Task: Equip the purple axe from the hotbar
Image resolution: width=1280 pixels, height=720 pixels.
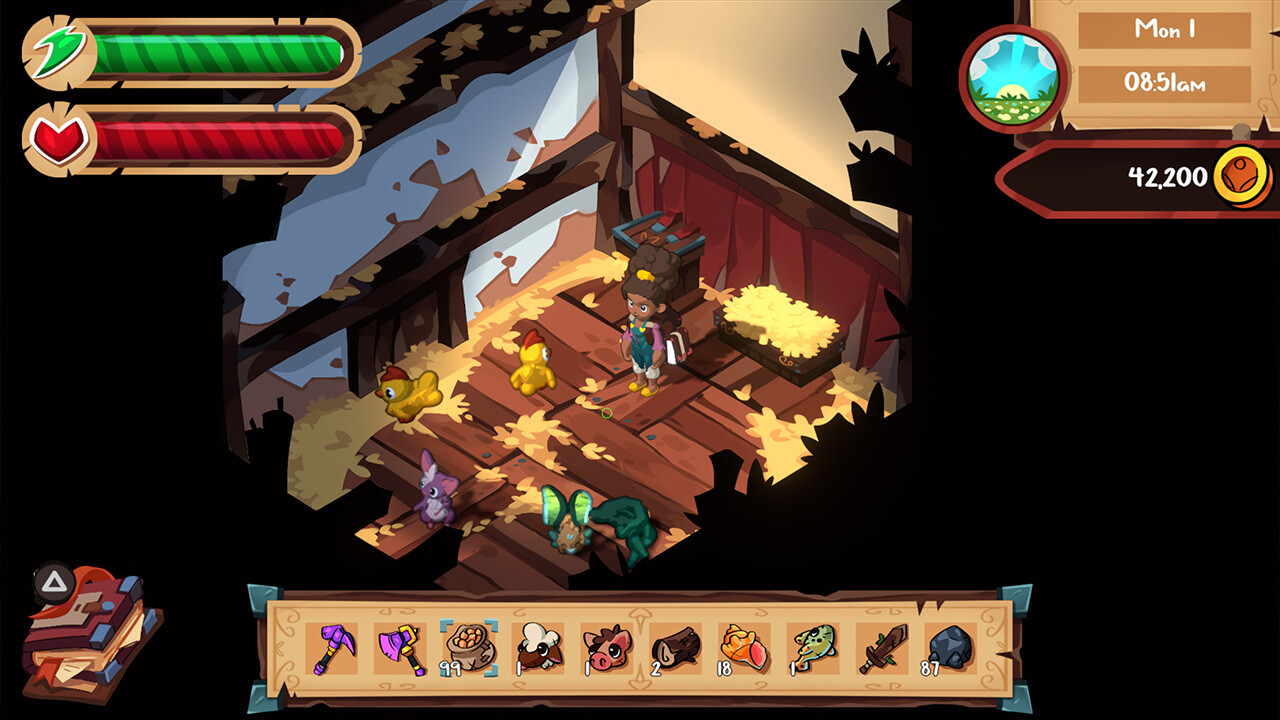Action: tap(400, 649)
